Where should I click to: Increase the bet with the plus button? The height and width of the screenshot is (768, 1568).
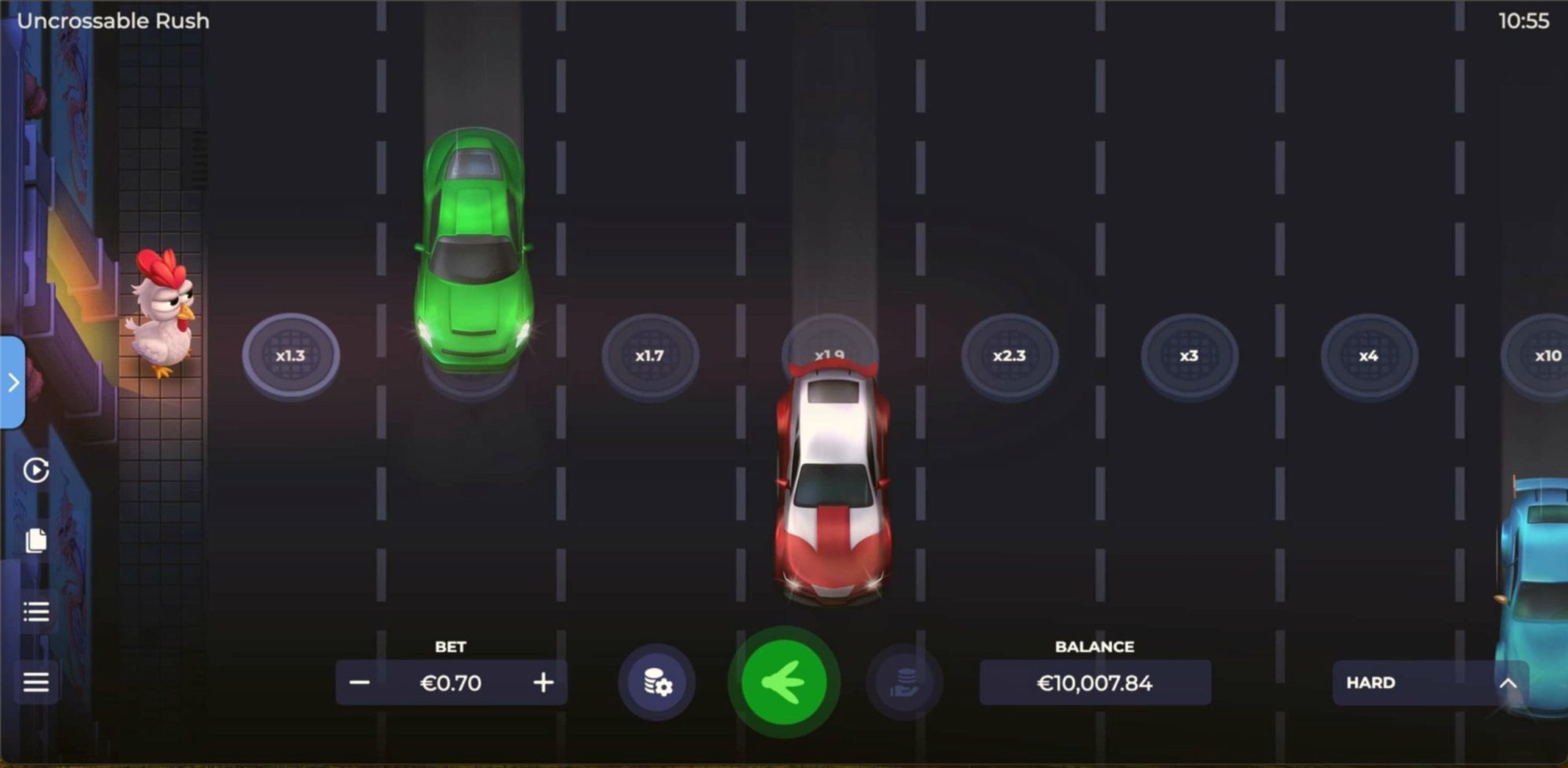tap(543, 682)
